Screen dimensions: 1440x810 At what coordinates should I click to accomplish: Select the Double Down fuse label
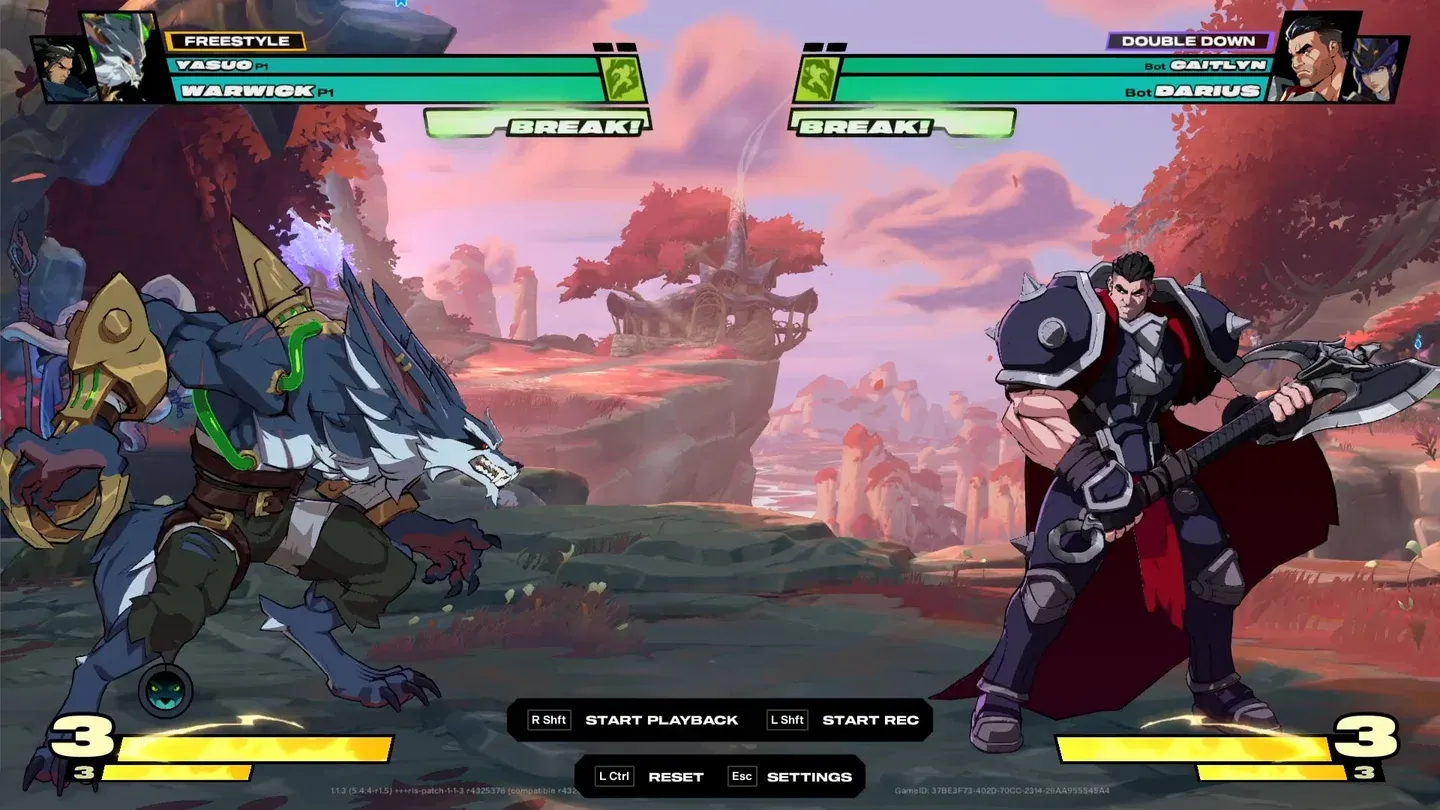coord(1188,41)
